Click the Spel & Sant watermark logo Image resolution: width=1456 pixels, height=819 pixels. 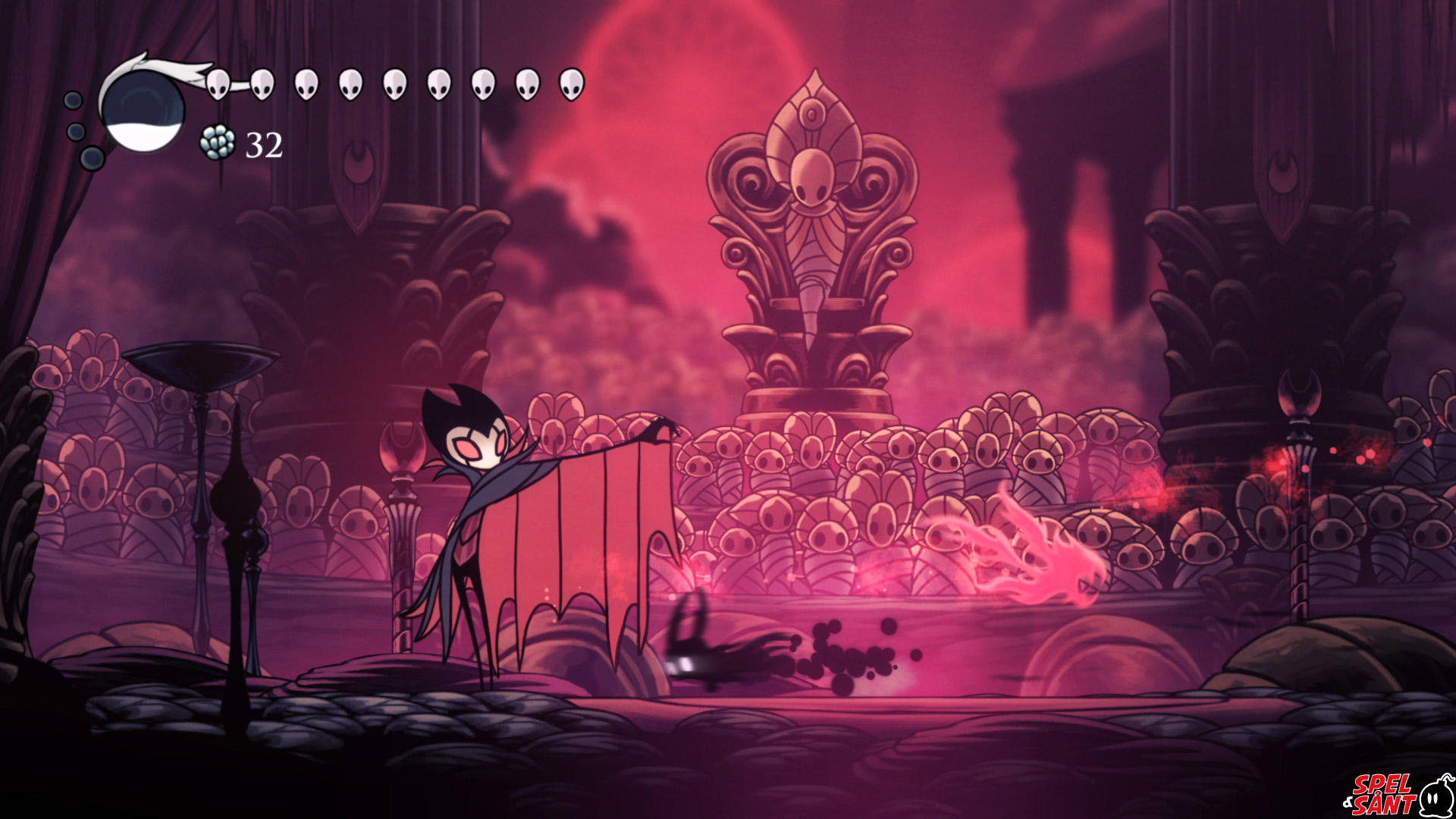click(x=1402, y=789)
